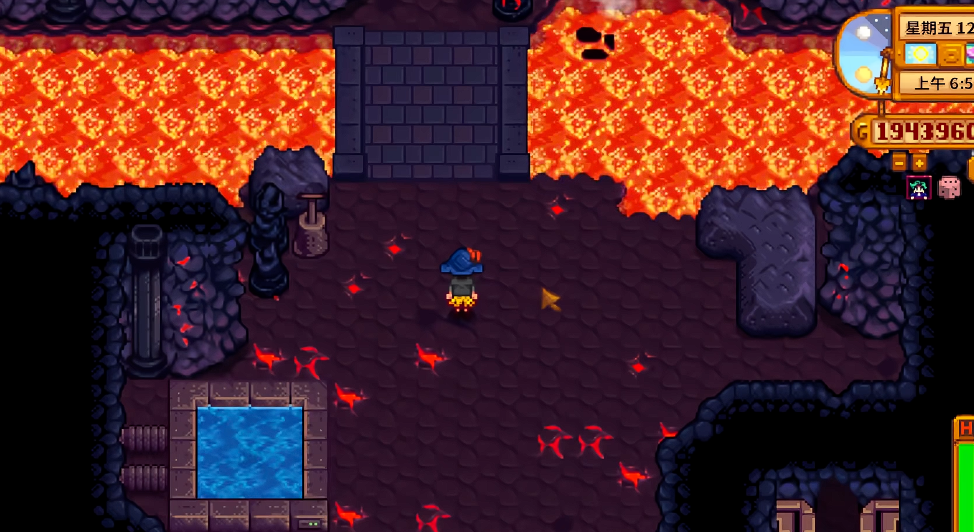The height and width of the screenshot is (532, 974).
Task: Click the zoom out minus button
Action: (x=899, y=161)
